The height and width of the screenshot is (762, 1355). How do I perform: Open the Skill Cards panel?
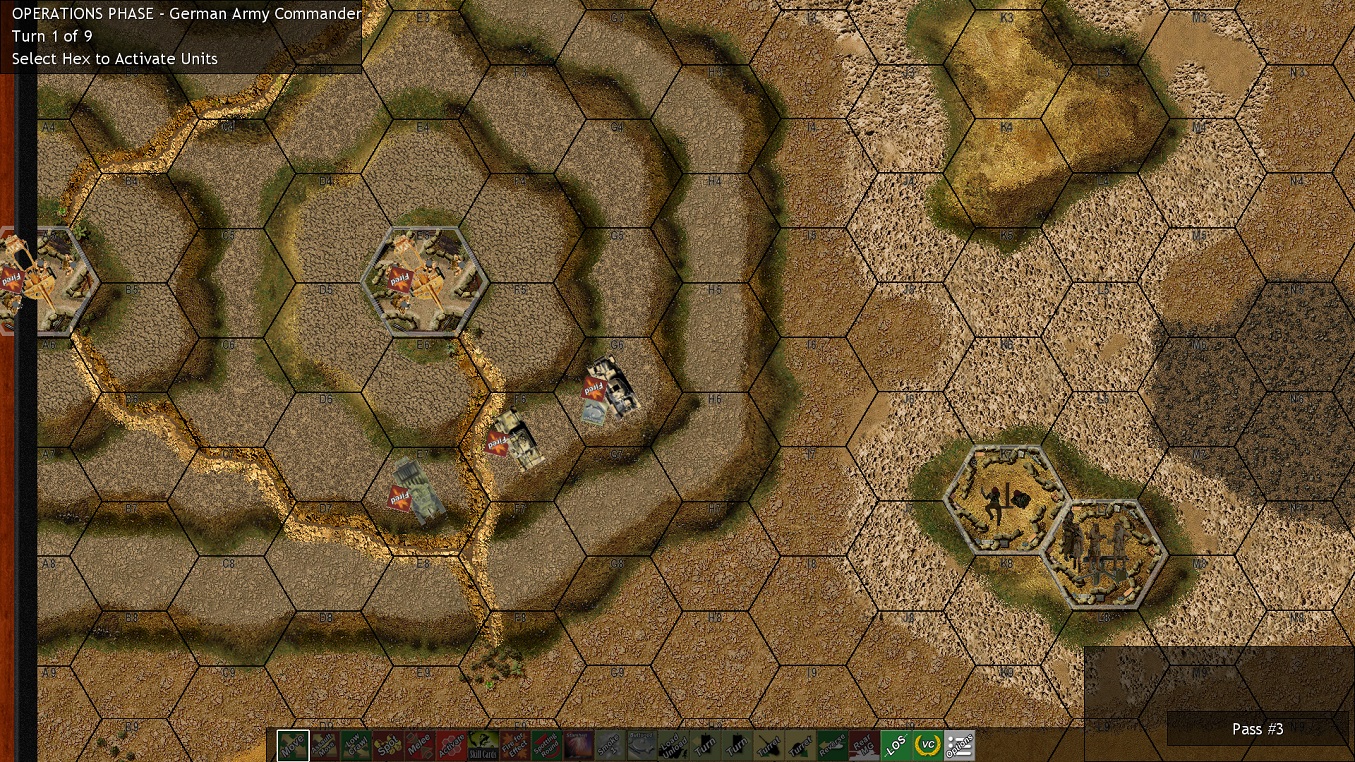481,745
